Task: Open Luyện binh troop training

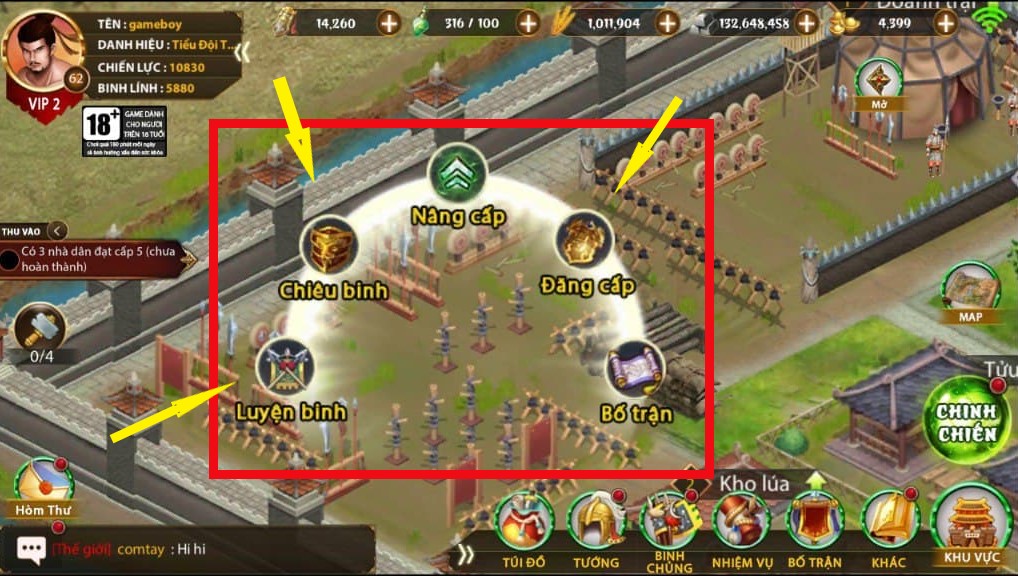Action: (287, 368)
